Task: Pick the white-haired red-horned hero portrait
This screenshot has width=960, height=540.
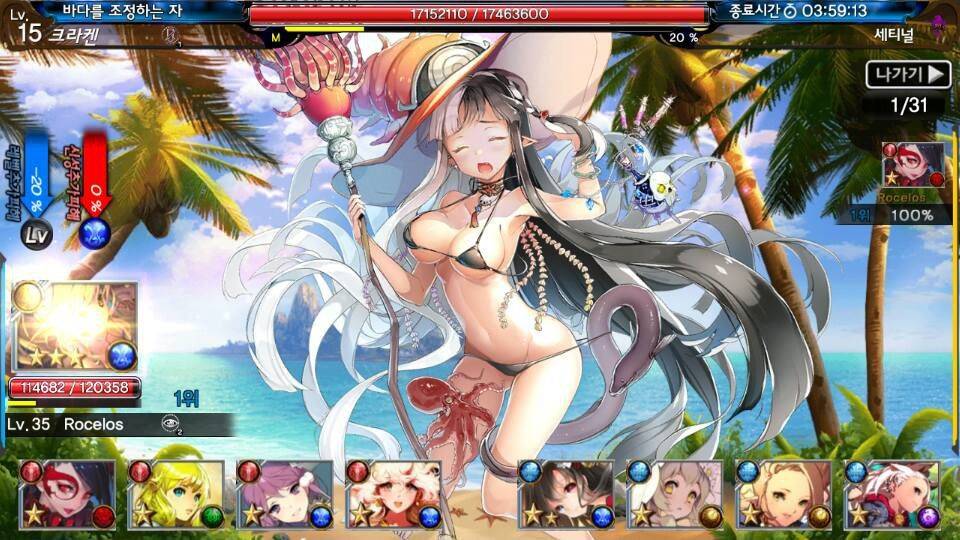Action: point(892,495)
